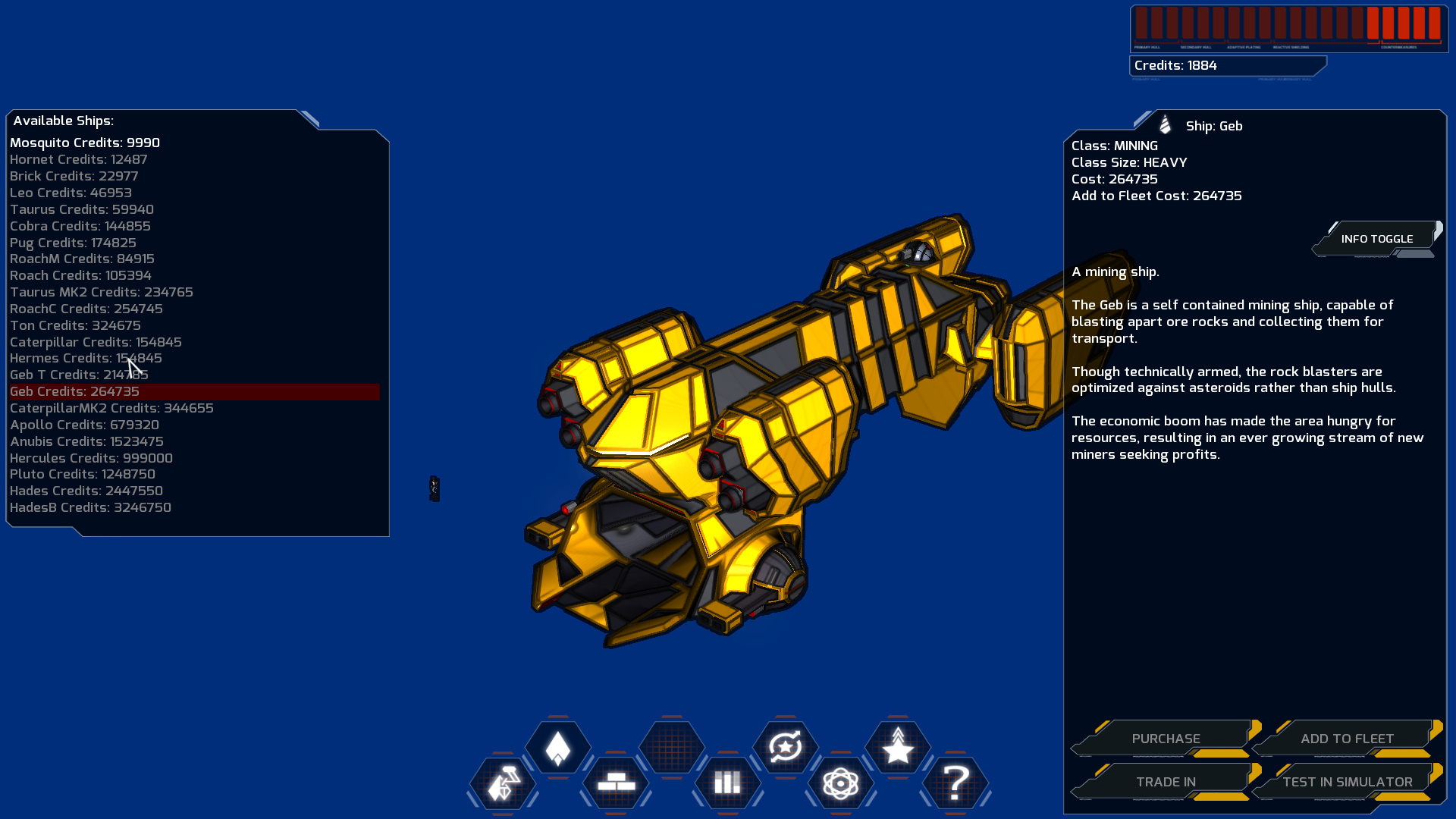Click the bricks cargo hexagon icon
The image size is (1456, 819).
615,785
